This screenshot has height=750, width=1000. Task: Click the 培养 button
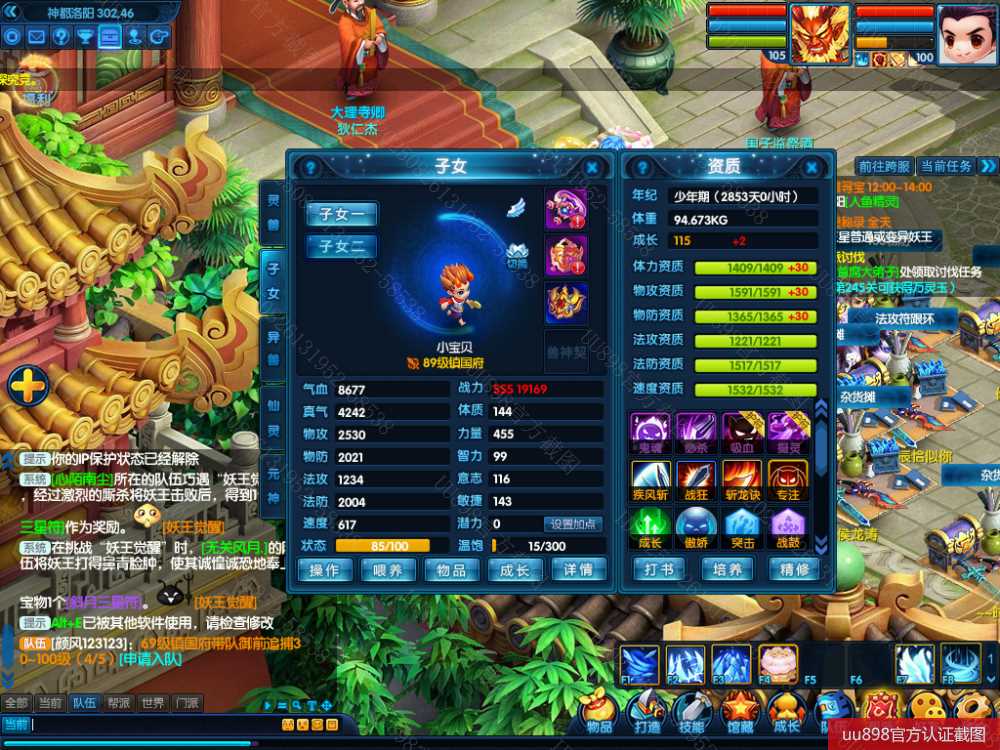[x=727, y=569]
